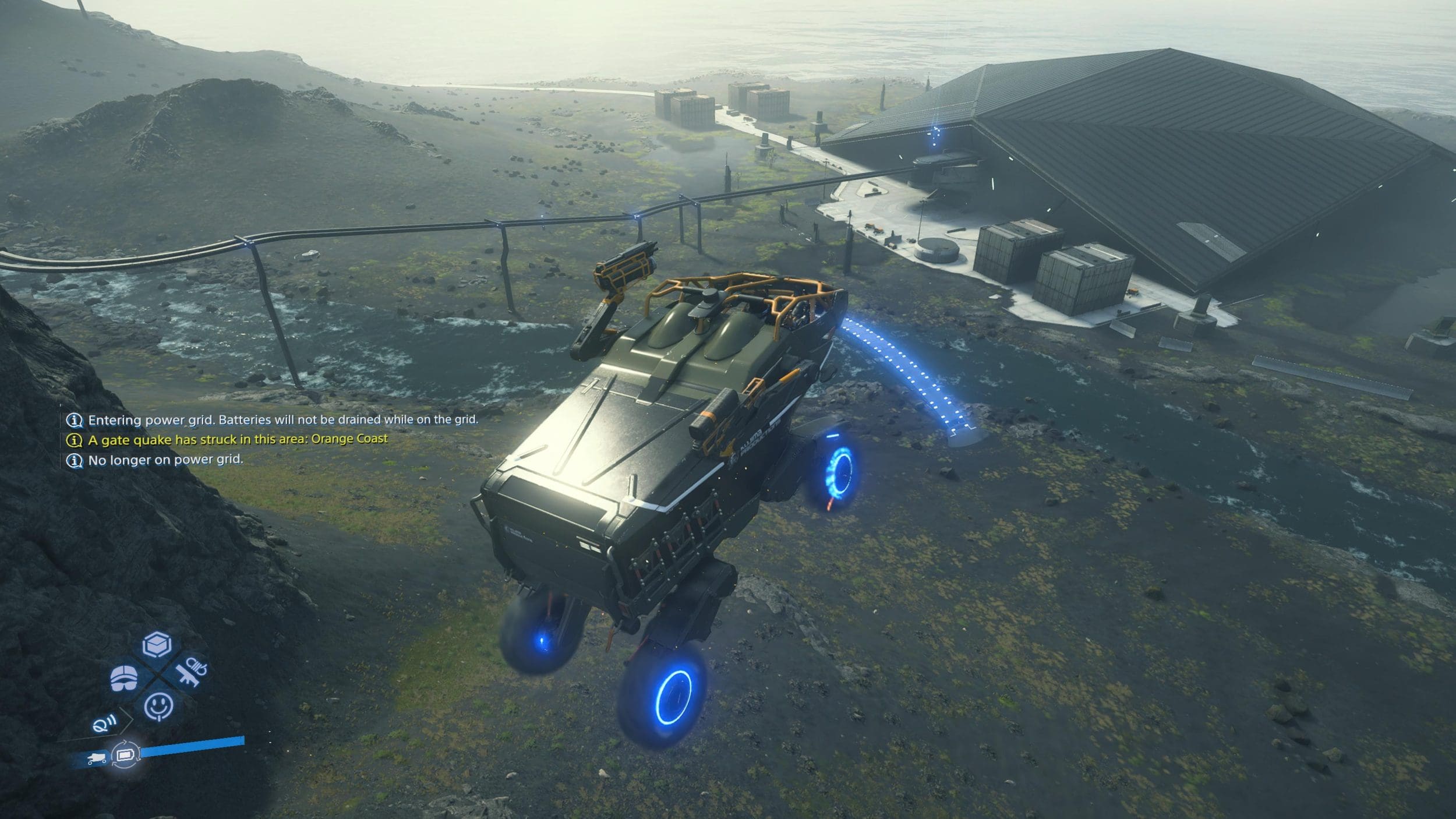Select the battery recharge icon

[x=125, y=756]
